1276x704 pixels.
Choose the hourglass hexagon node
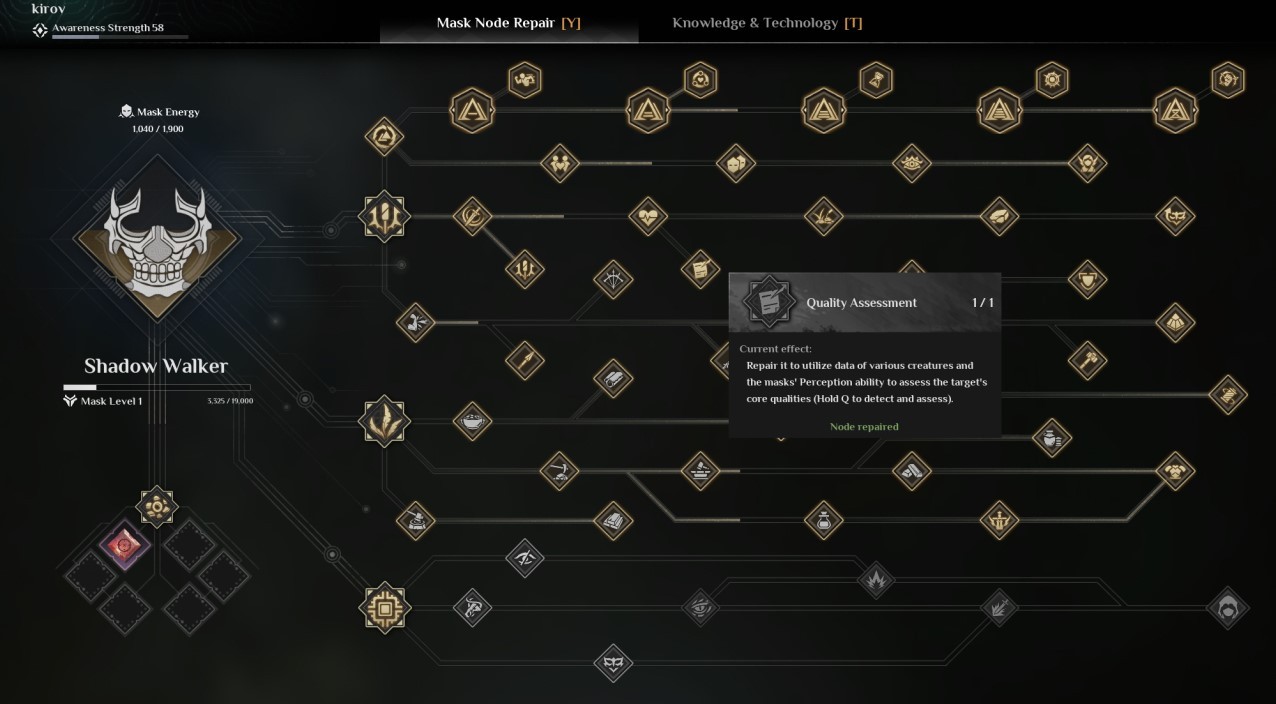(876, 79)
